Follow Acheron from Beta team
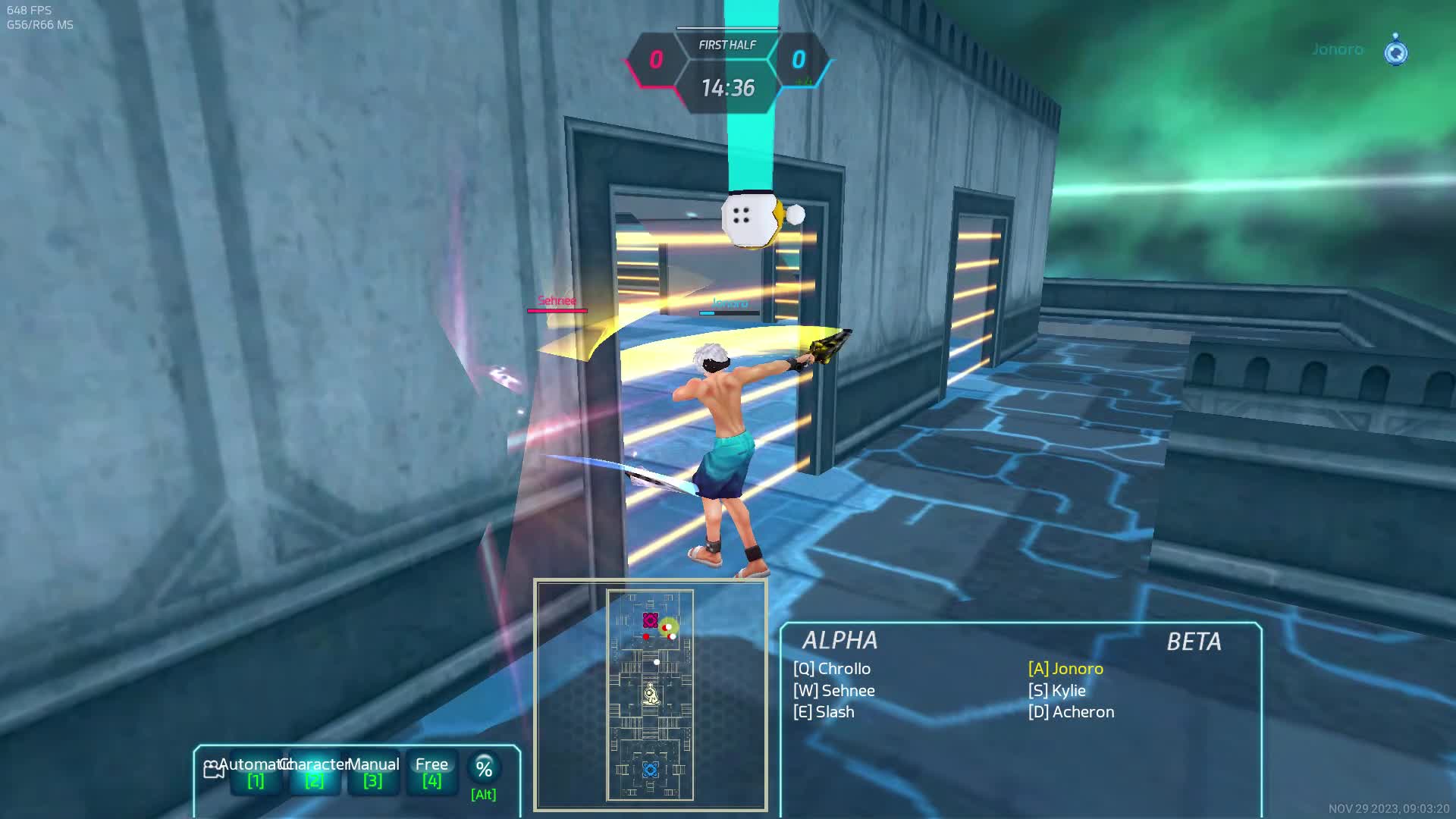The image size is (1456, 819). 1071,712
